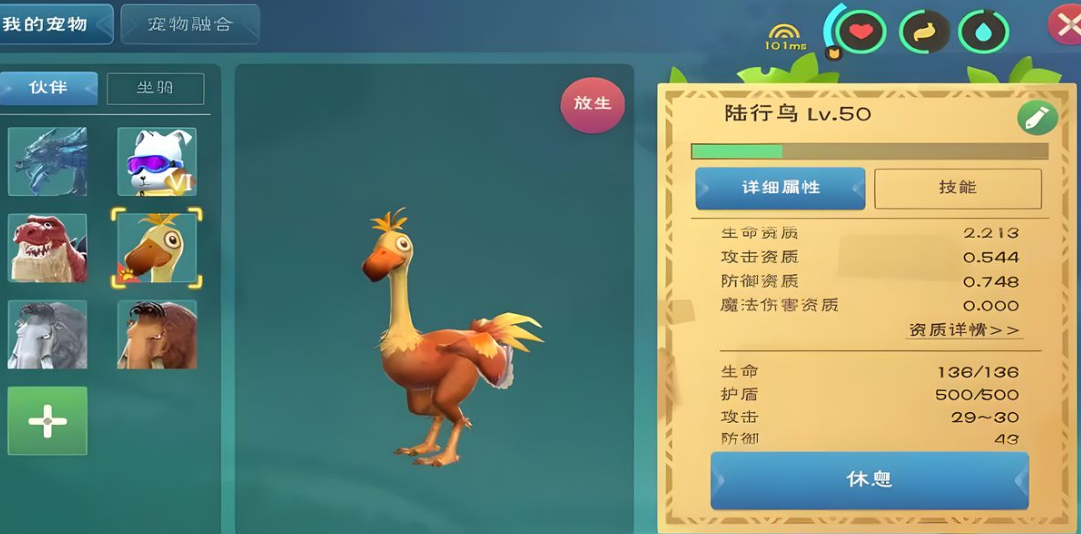Switch to the 我的宠物 tab
This screenshot has height=534, width=1081.
(x=52, y=24)
